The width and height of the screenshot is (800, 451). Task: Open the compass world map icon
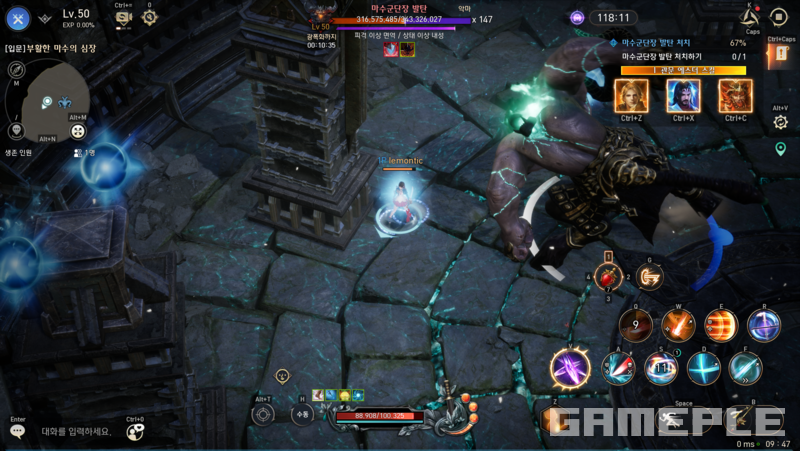tap(15, 69)
